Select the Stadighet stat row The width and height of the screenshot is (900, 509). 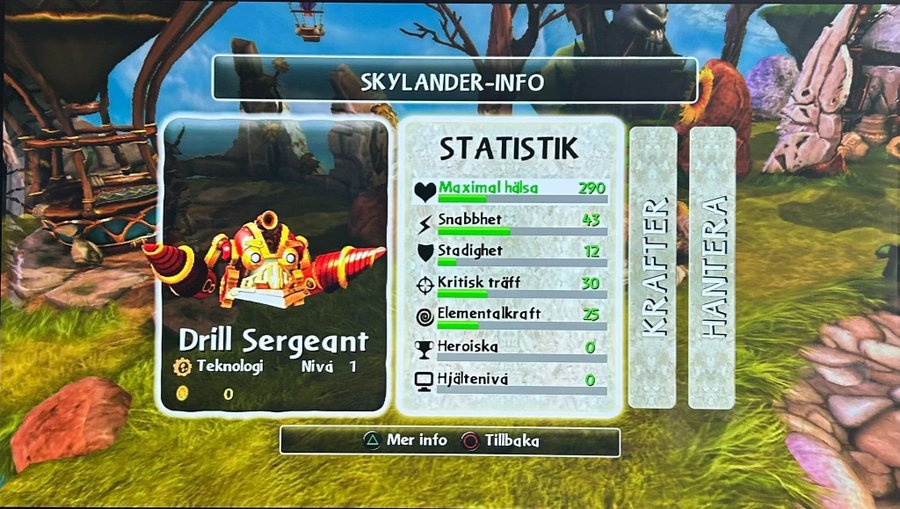[510, 254]
